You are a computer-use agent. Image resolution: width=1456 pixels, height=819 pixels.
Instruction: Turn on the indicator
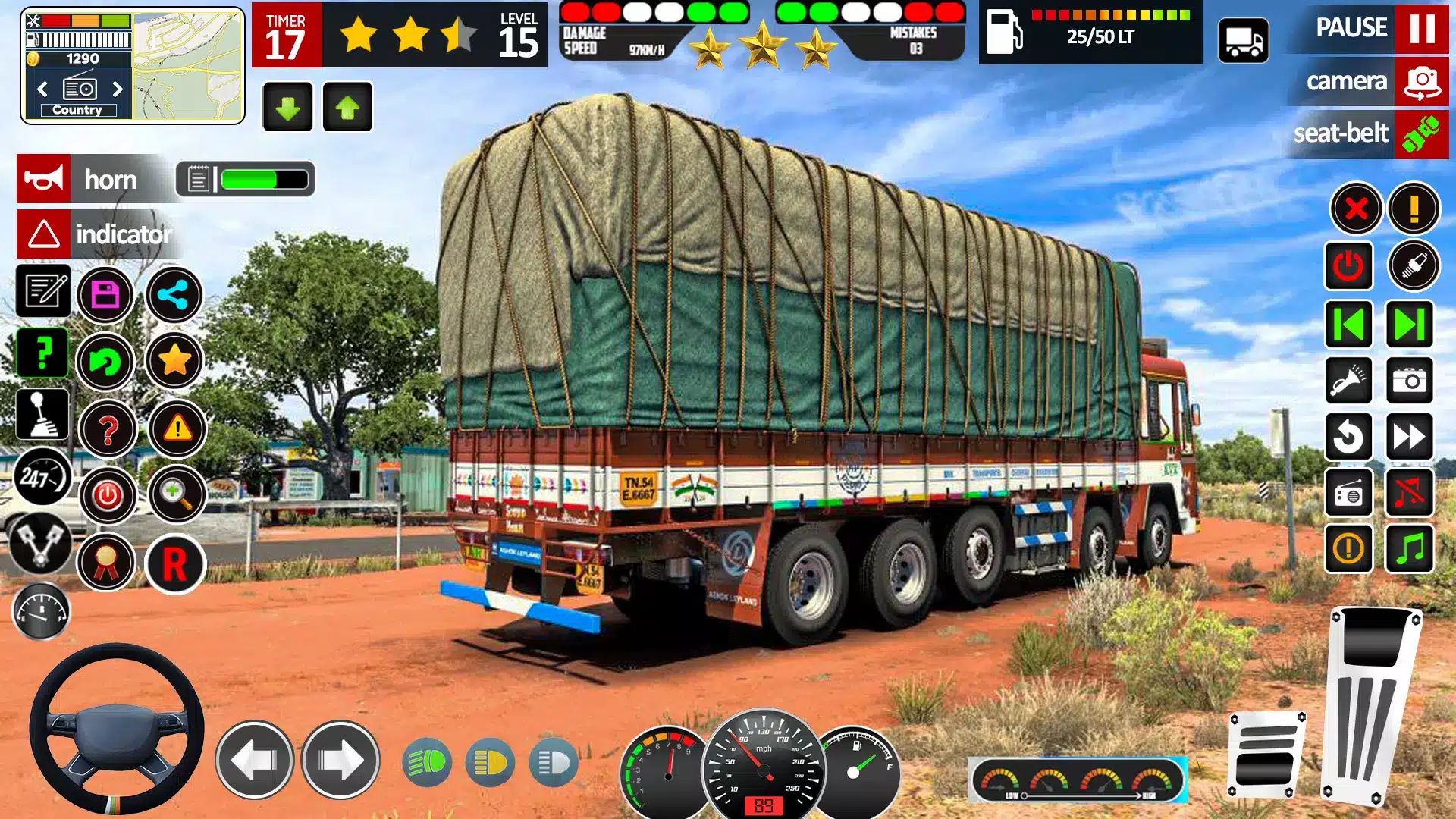pos(44,234)
